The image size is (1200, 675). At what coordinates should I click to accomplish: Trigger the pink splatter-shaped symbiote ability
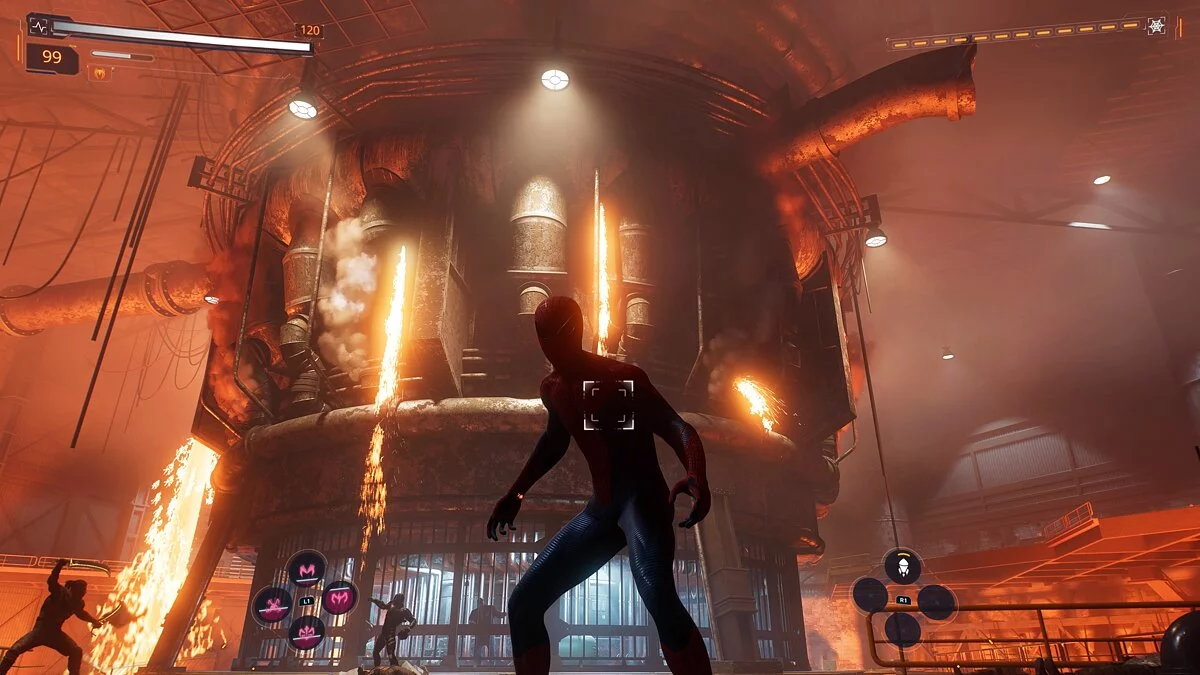pyautogui.click(x=272, y=605)
